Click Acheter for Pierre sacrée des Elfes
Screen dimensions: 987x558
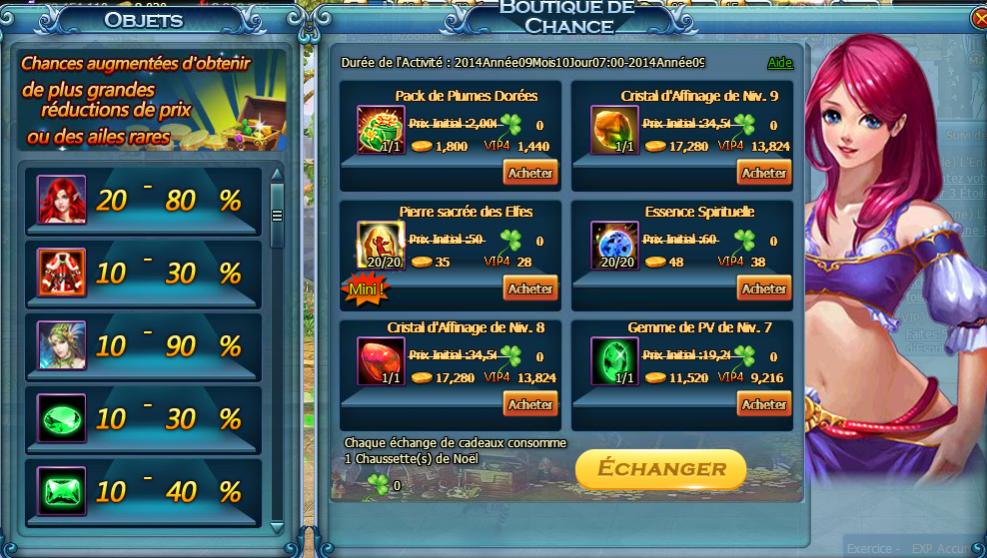tap(530, 289)
